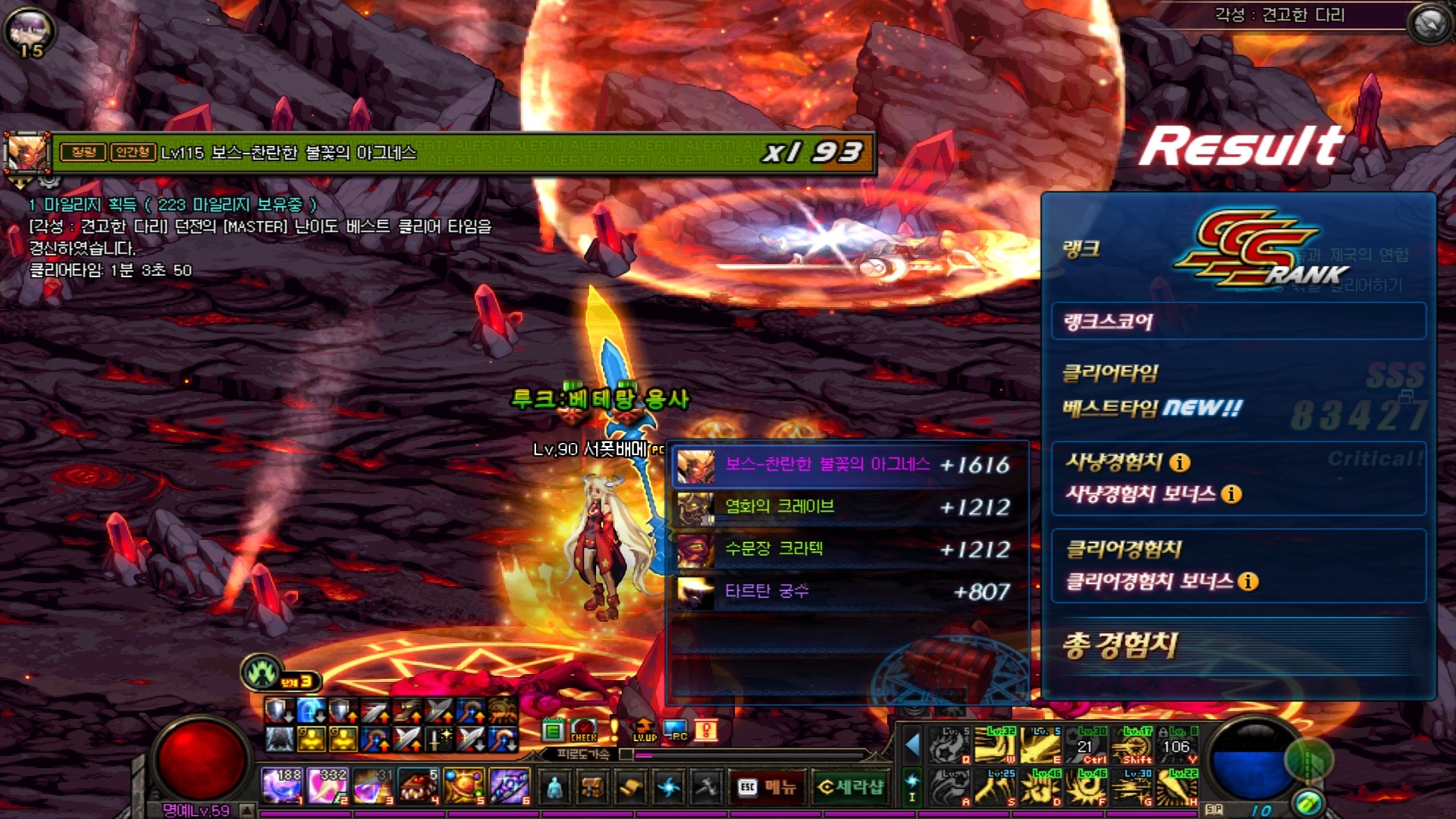Viewport: 1456px width, 819px height.
Task: Open the character info silhouette icon
Action: [554, 788]
